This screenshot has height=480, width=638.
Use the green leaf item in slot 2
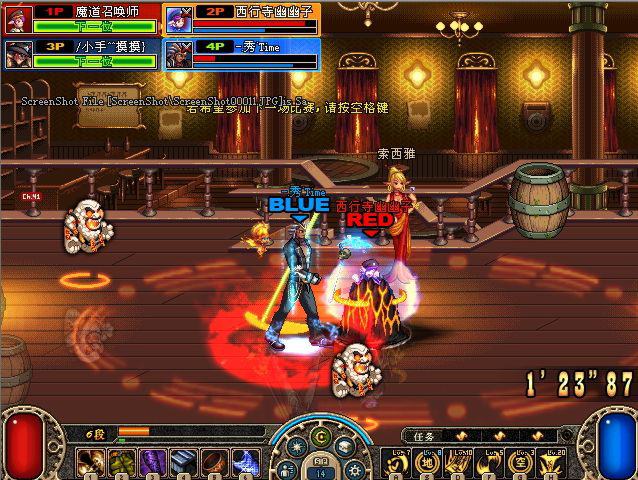[123, 462]
